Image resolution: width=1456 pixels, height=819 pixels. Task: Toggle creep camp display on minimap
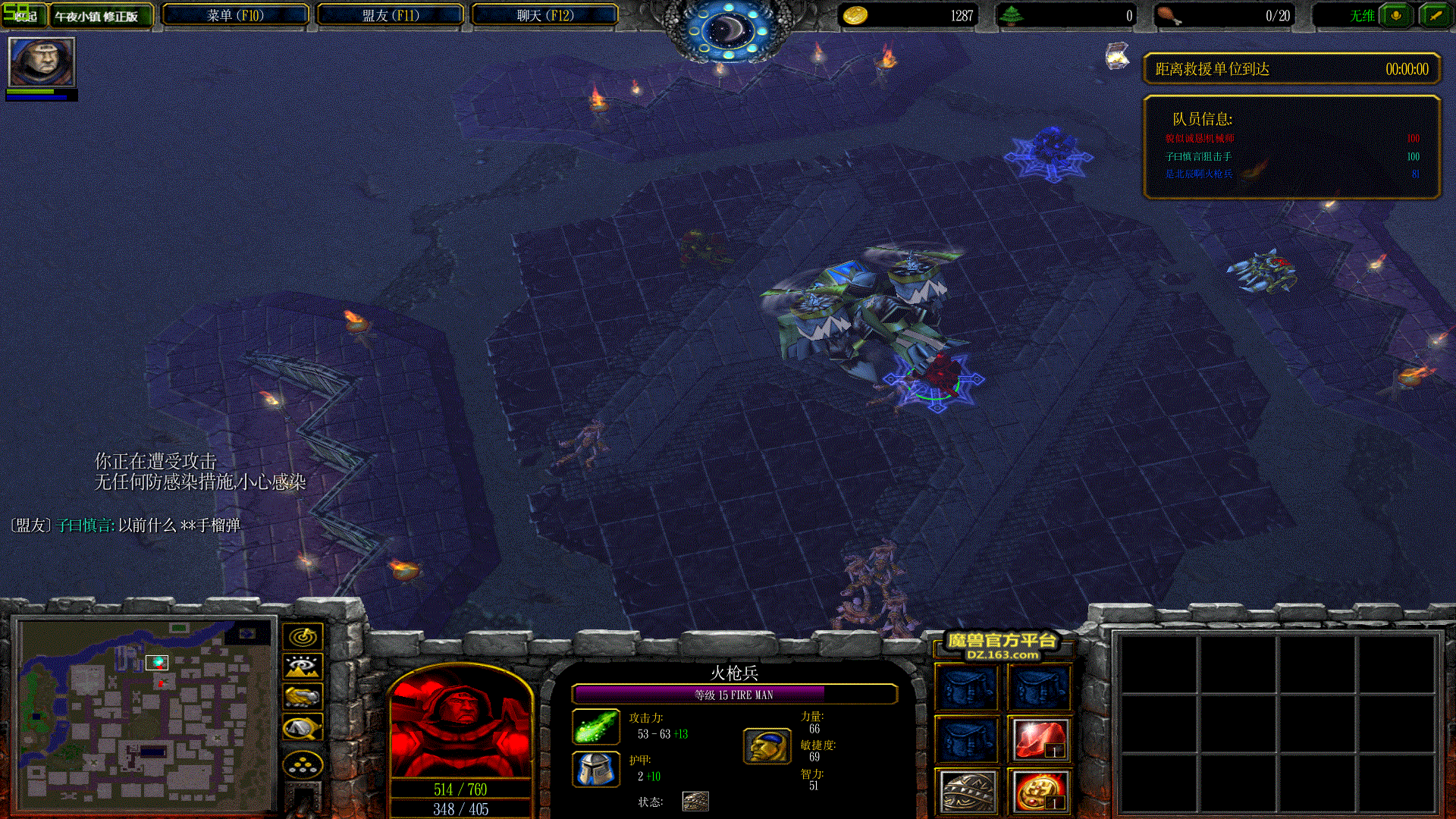click(x=303, y=728)
